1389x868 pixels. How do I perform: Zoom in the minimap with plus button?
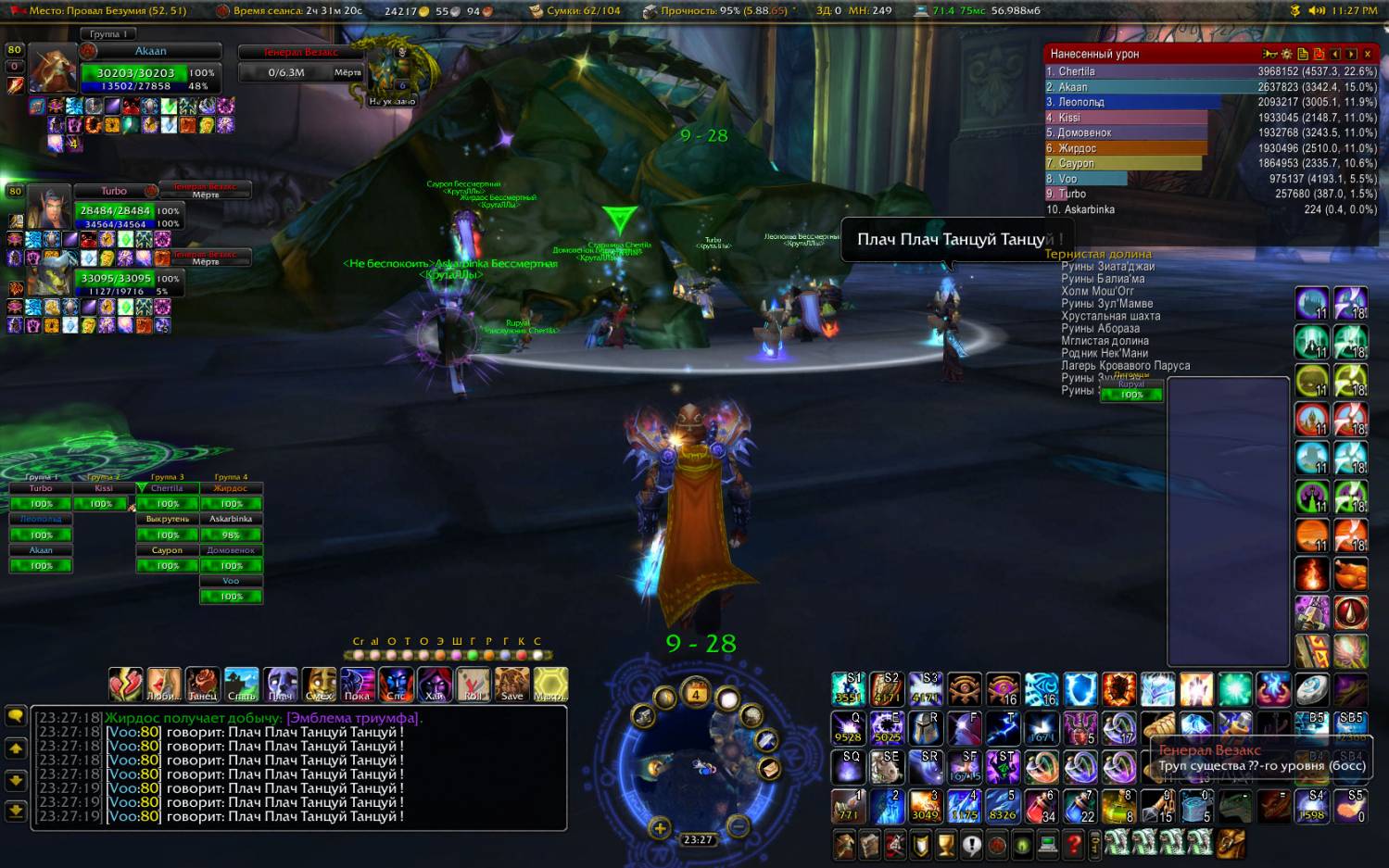[659, 827]
